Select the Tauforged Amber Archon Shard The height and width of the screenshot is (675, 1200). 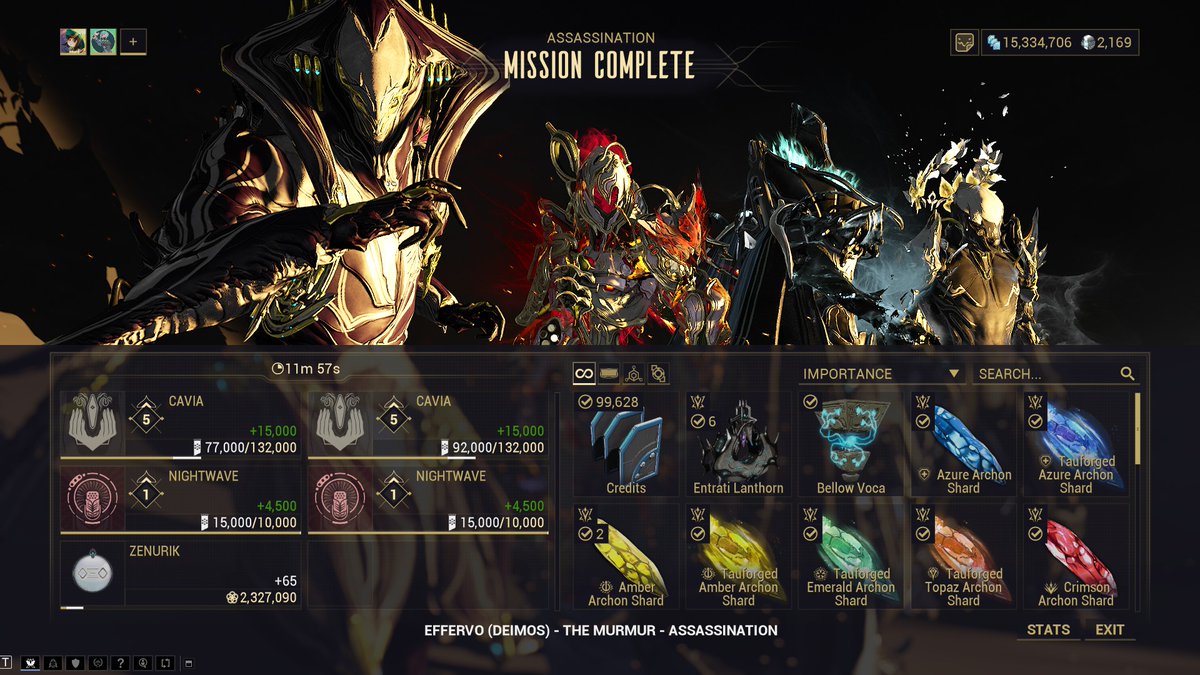click(x=738, y=557)
